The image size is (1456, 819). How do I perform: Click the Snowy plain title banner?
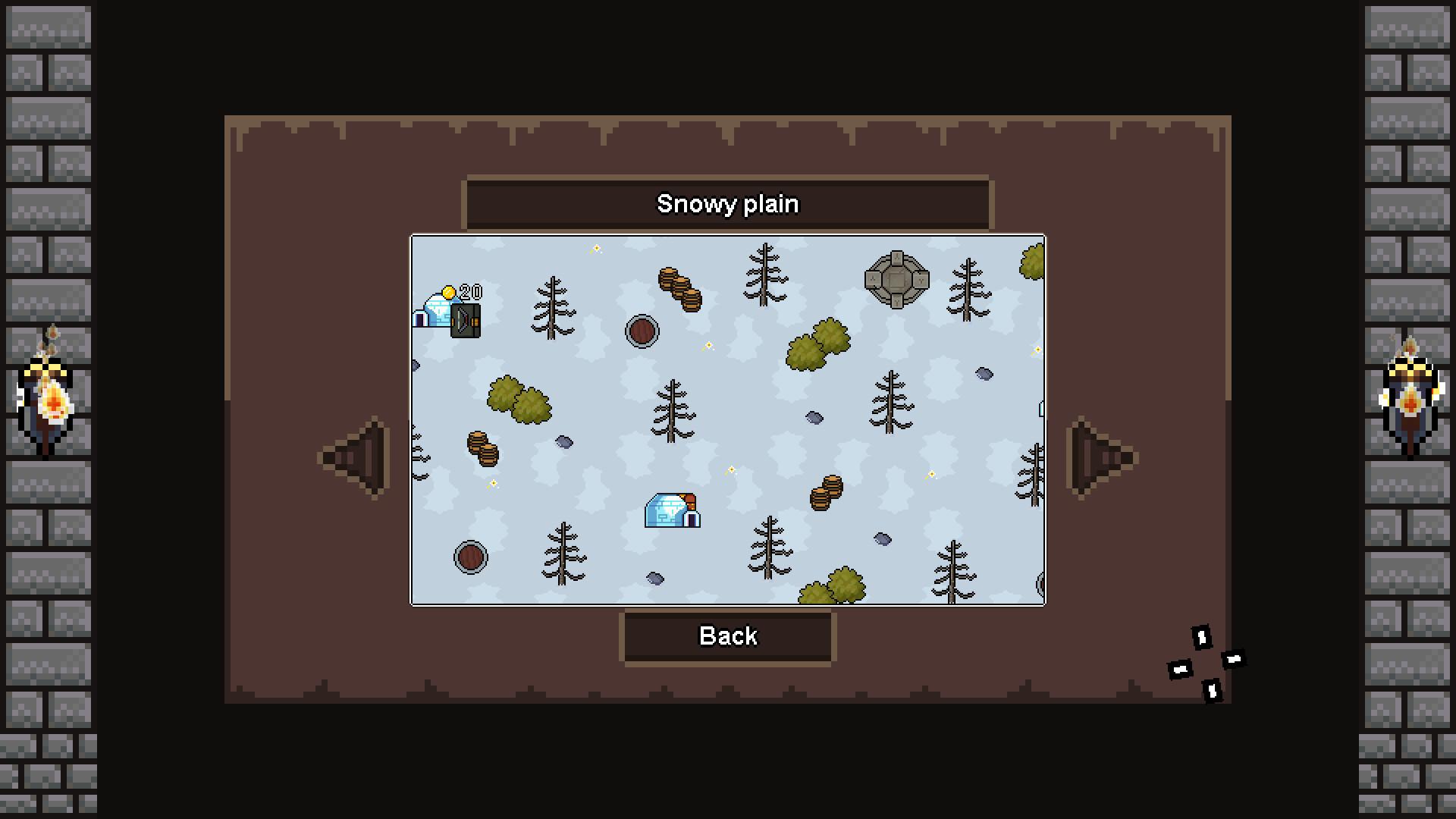[x=727, y=203]
